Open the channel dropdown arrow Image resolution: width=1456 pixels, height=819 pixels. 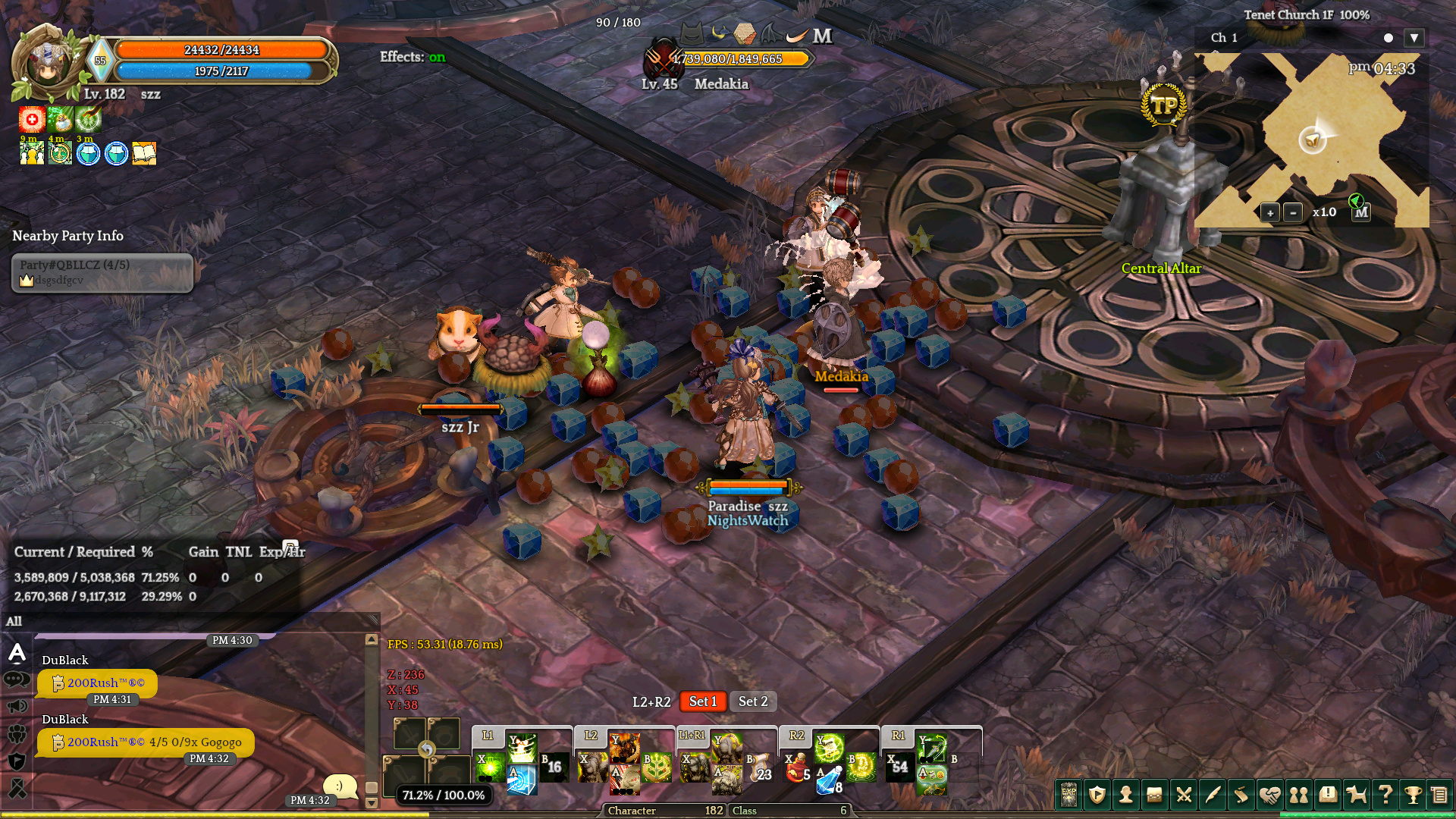(1414, 38)
